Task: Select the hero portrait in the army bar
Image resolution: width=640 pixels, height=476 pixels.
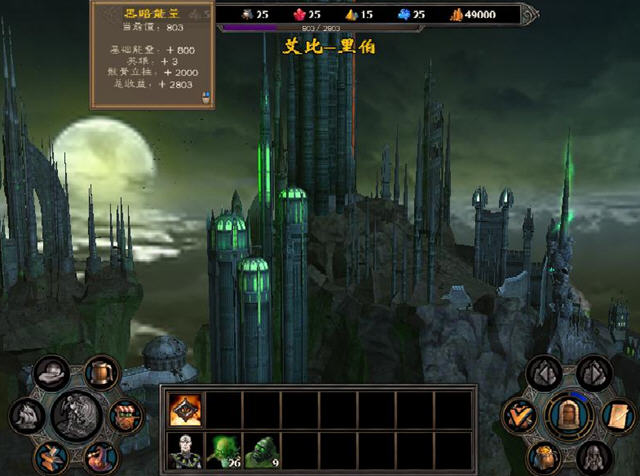Action: click(186, 450)
